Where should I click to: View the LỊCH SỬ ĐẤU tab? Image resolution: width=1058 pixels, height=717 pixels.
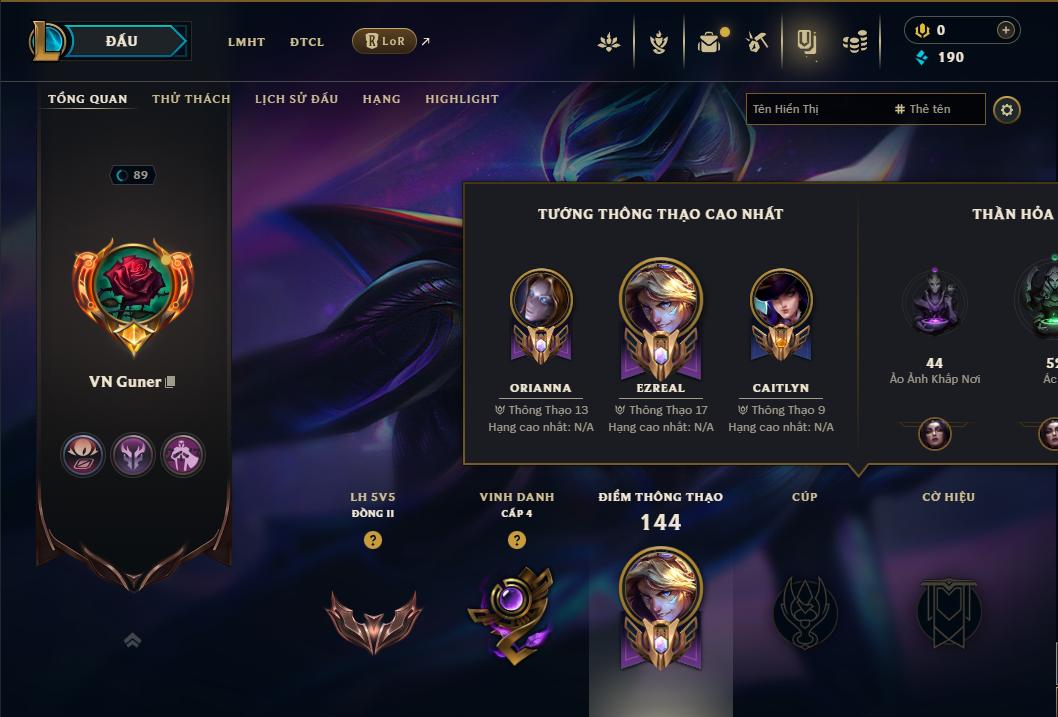coord(296,99)
